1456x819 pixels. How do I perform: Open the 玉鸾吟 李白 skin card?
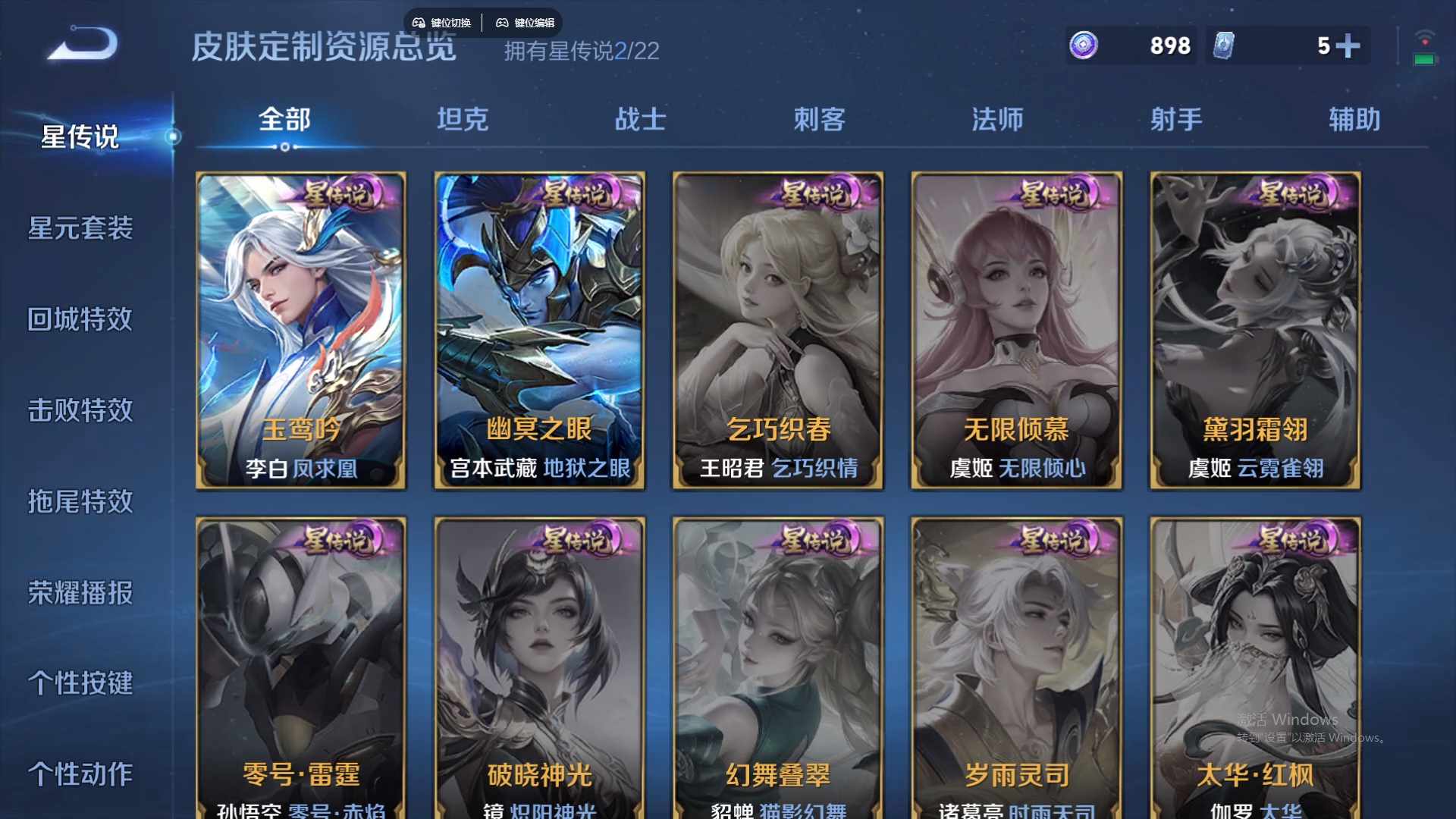click(x=300, y=330)
